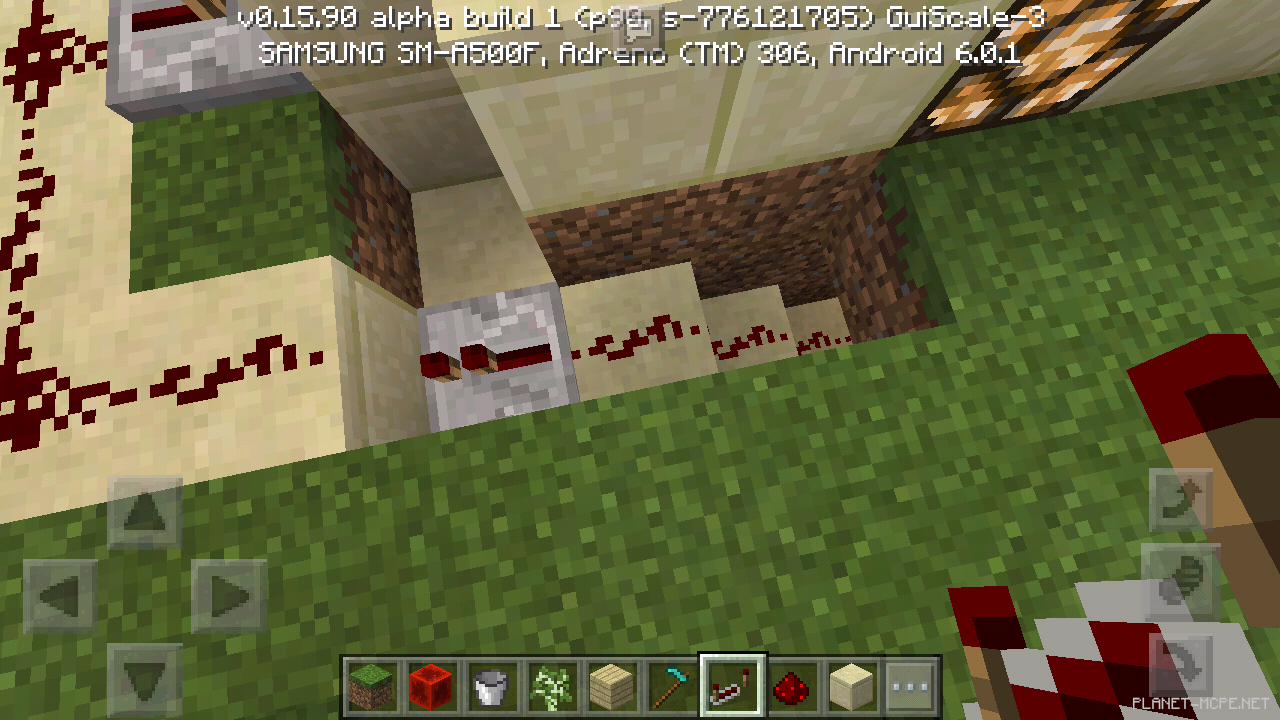Screen dimensions: 1280x720
Task: Select the redstone dust item
Action: click(x=793, y=686)
